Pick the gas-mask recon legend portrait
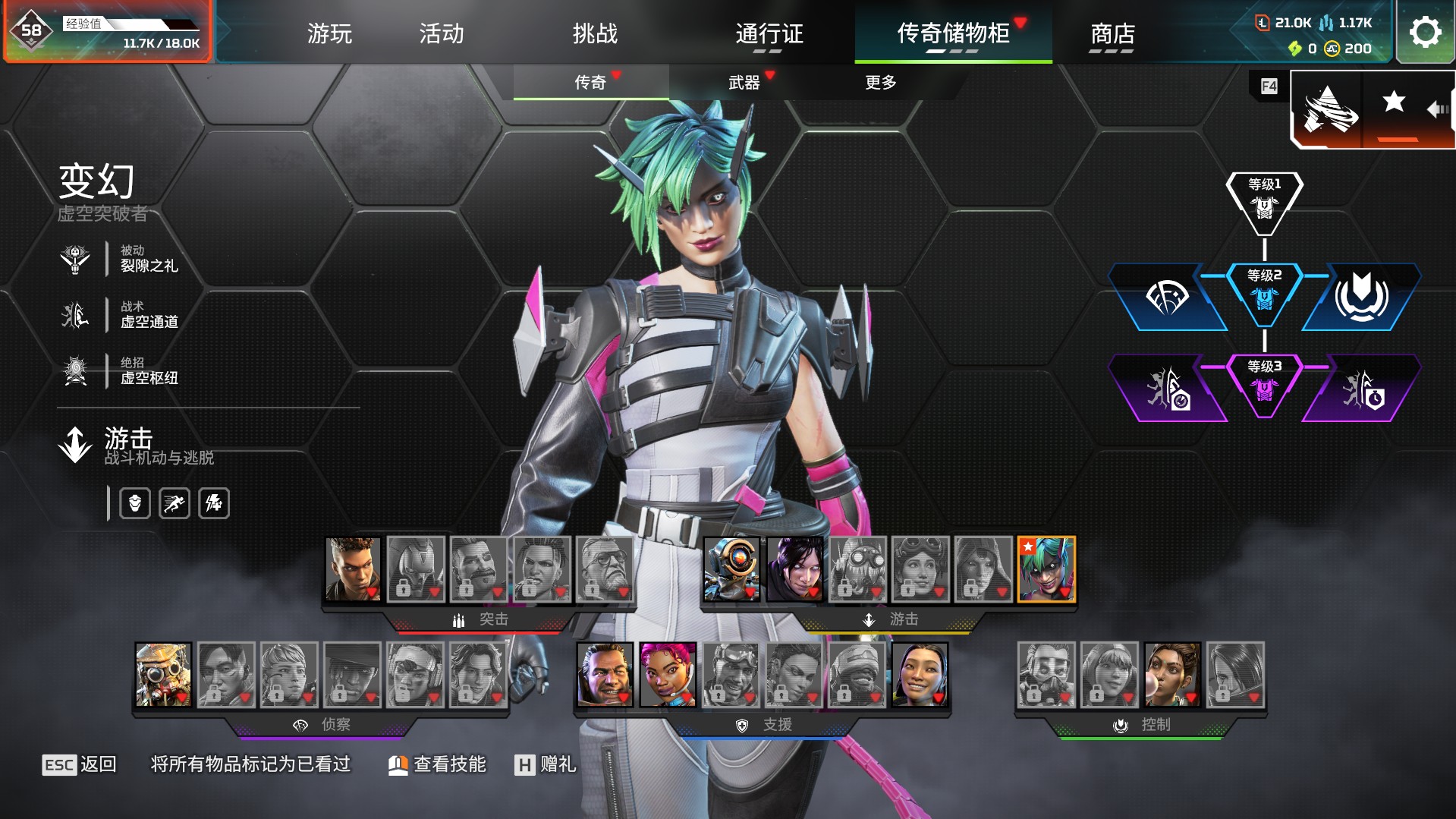 [x=163, y=675]
